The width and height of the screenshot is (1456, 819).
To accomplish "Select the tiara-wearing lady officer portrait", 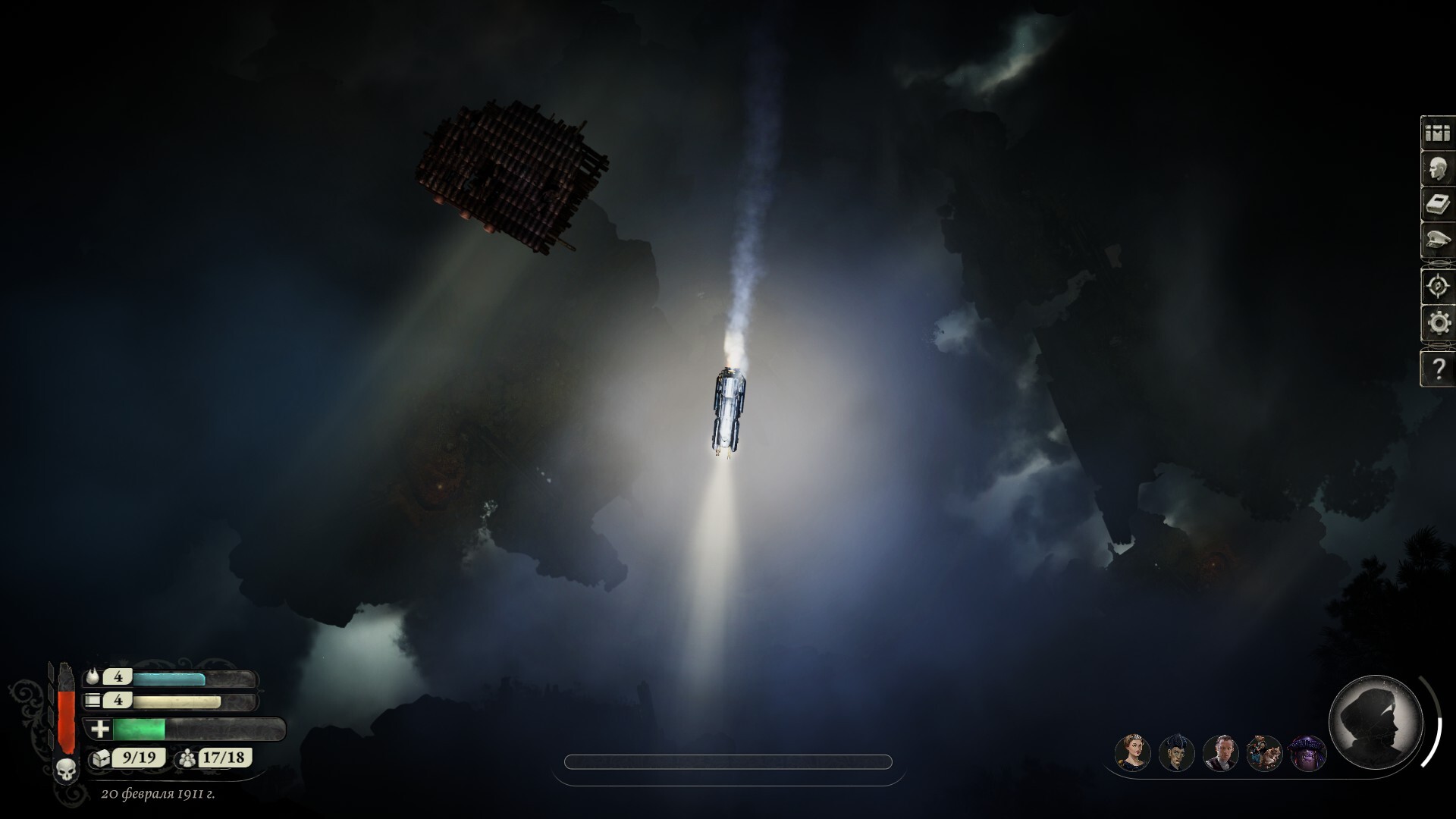I will (1132, 753).
